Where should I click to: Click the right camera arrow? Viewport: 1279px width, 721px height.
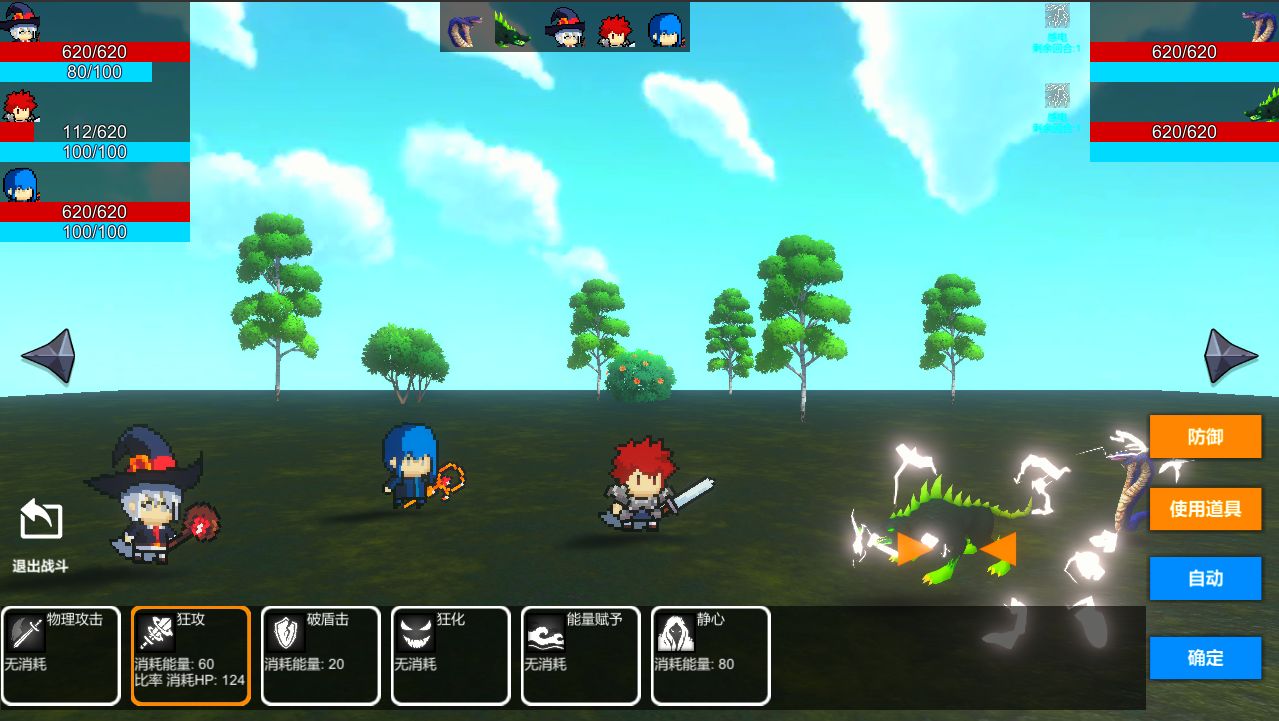tap(1230, 356)
